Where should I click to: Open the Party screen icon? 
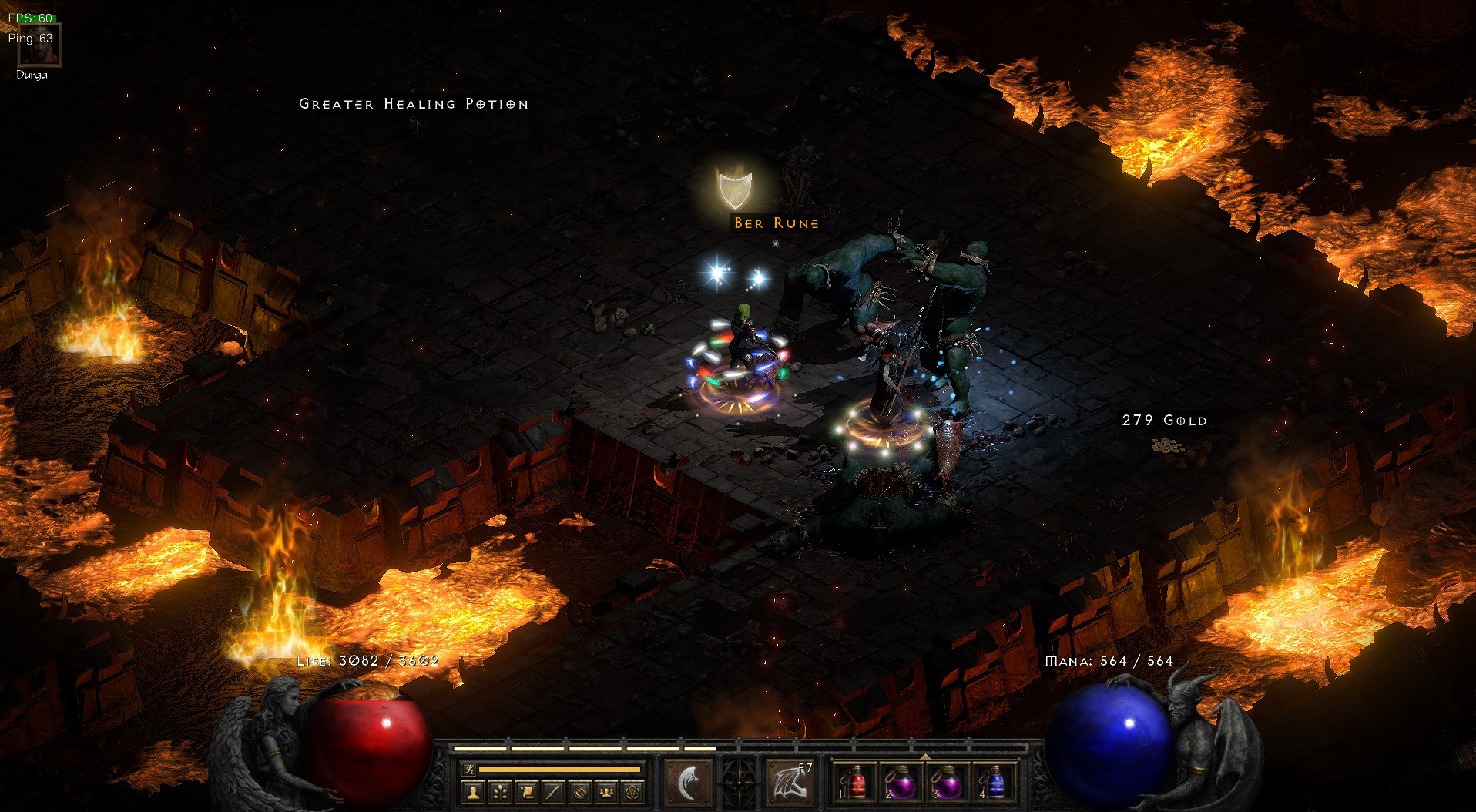(x=607, y=793)
